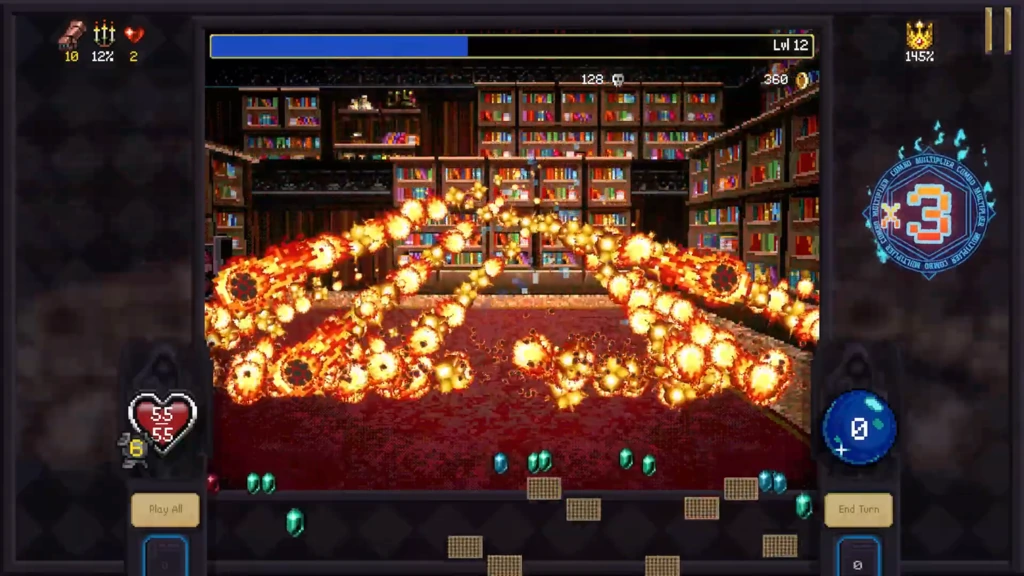Open the discard pile below End Turn

(858, 557)
